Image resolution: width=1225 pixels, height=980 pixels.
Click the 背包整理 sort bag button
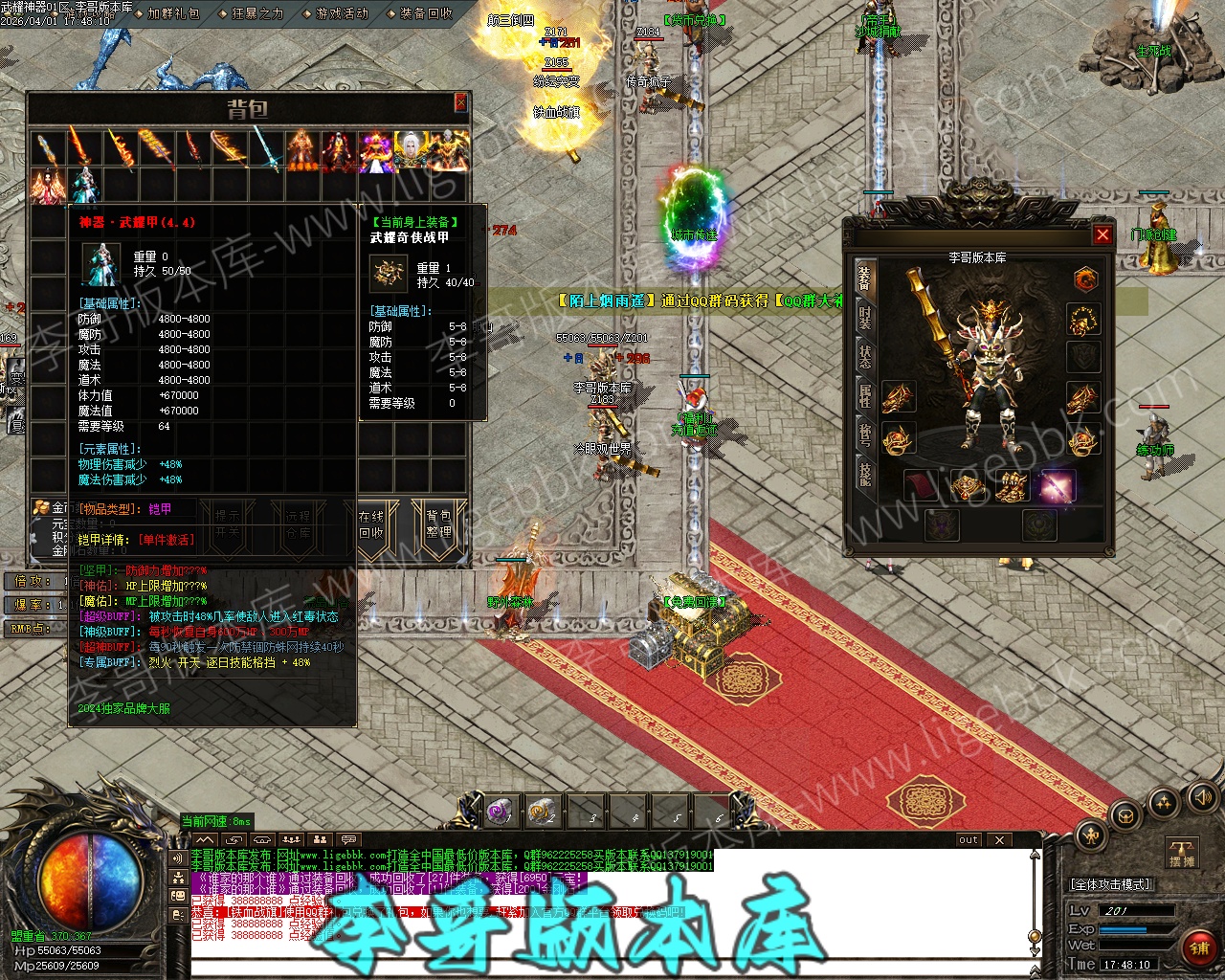pyautogui.click(x=438, y=523)
